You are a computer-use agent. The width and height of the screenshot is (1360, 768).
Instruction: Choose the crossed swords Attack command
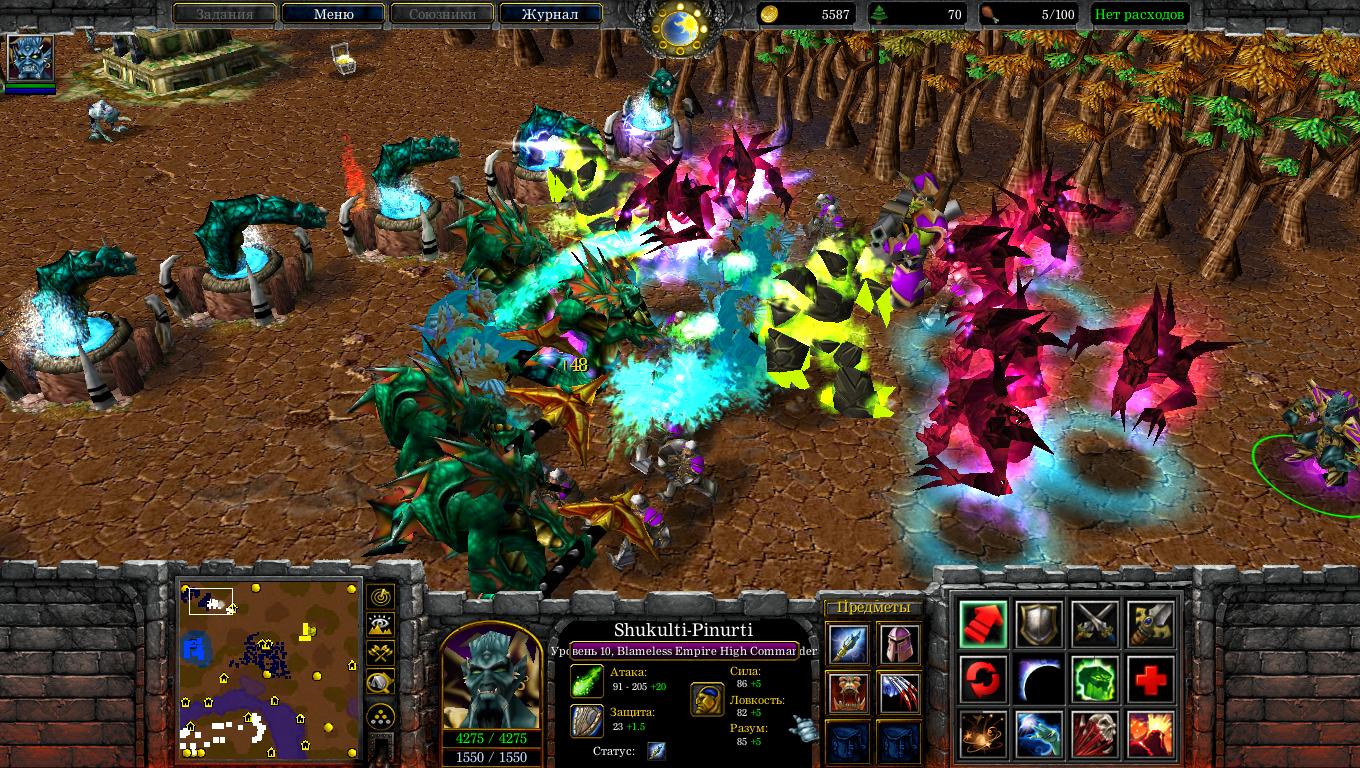click(x=1095, y=624)
